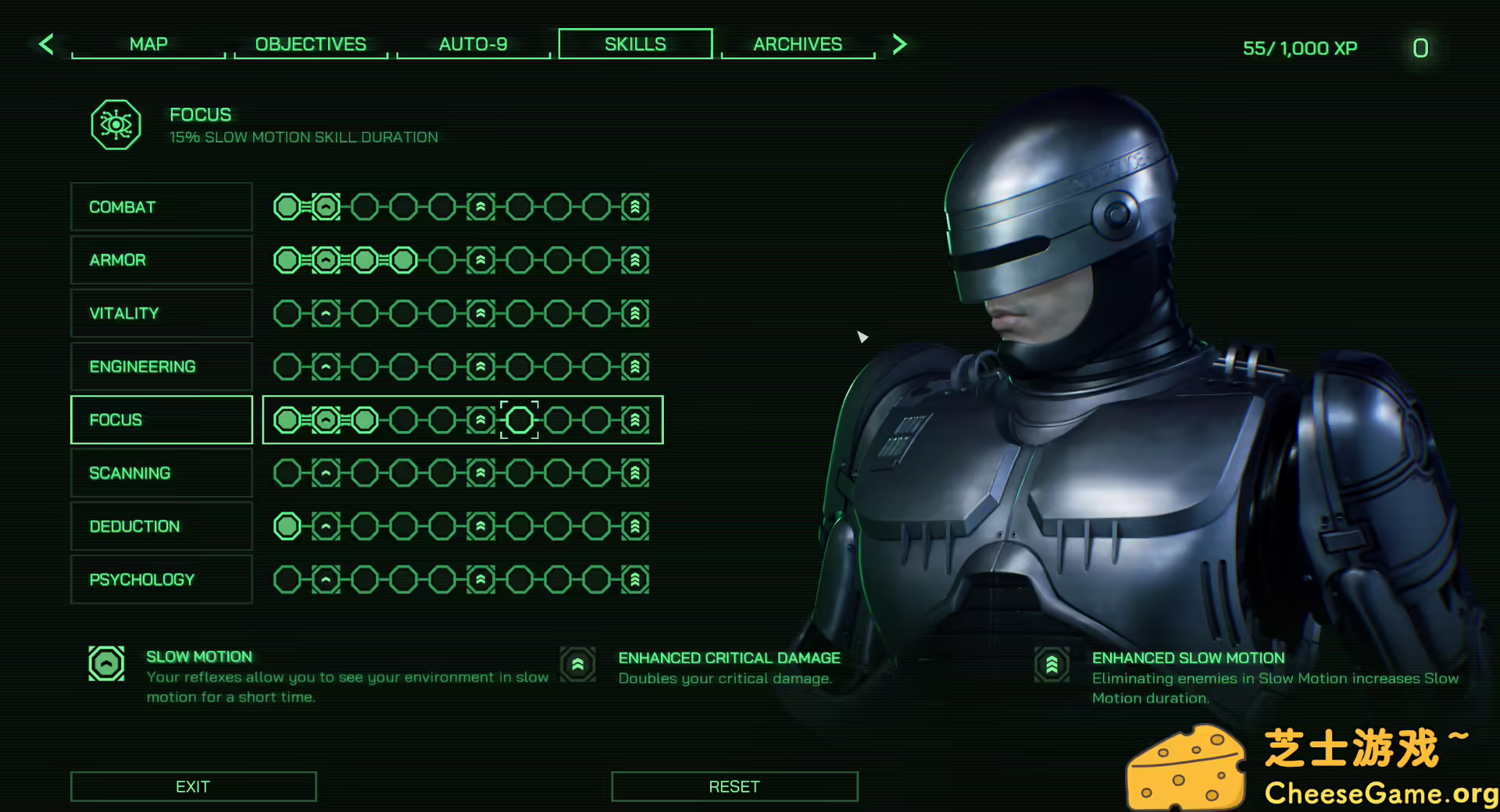Screen dimensions: 1500x812
Task: Select the first Combat skill node
Action: (287, 206)
